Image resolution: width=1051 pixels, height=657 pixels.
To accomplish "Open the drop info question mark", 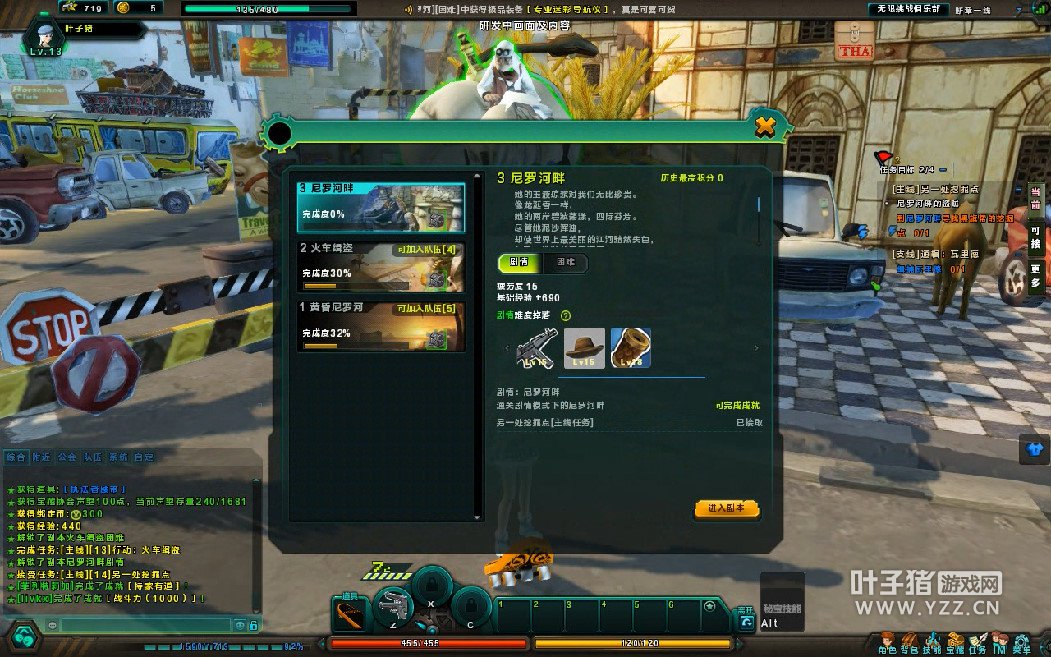I will click(x=566, y=315).
